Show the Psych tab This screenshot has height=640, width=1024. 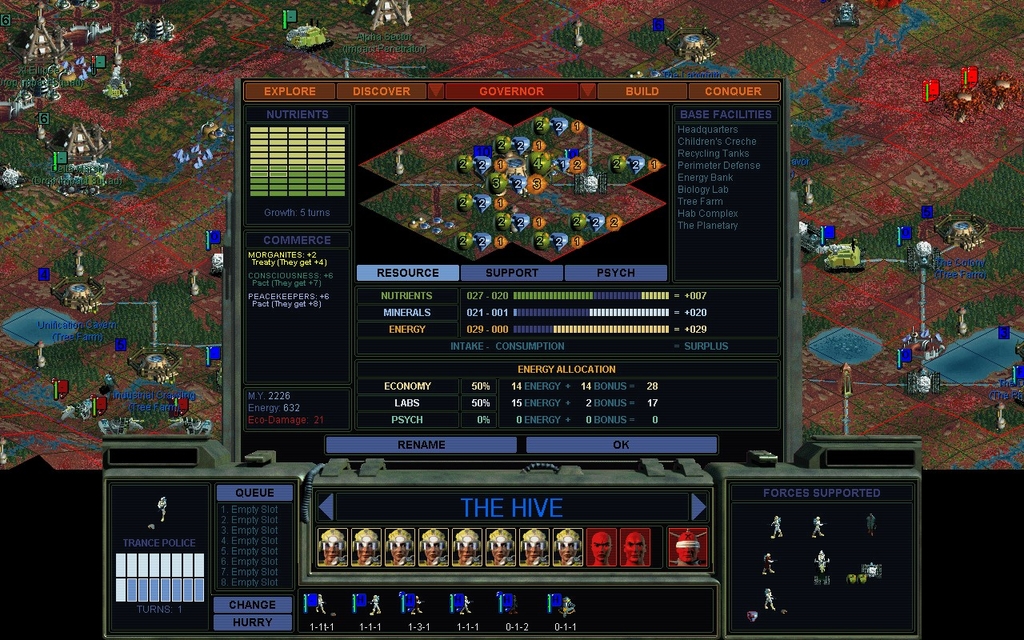pos(616,273)
